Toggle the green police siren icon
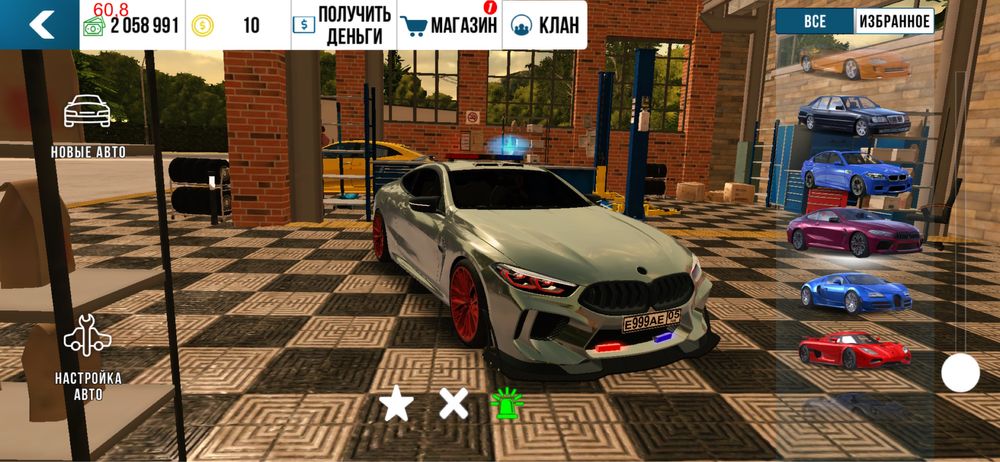 pos(506,404)
